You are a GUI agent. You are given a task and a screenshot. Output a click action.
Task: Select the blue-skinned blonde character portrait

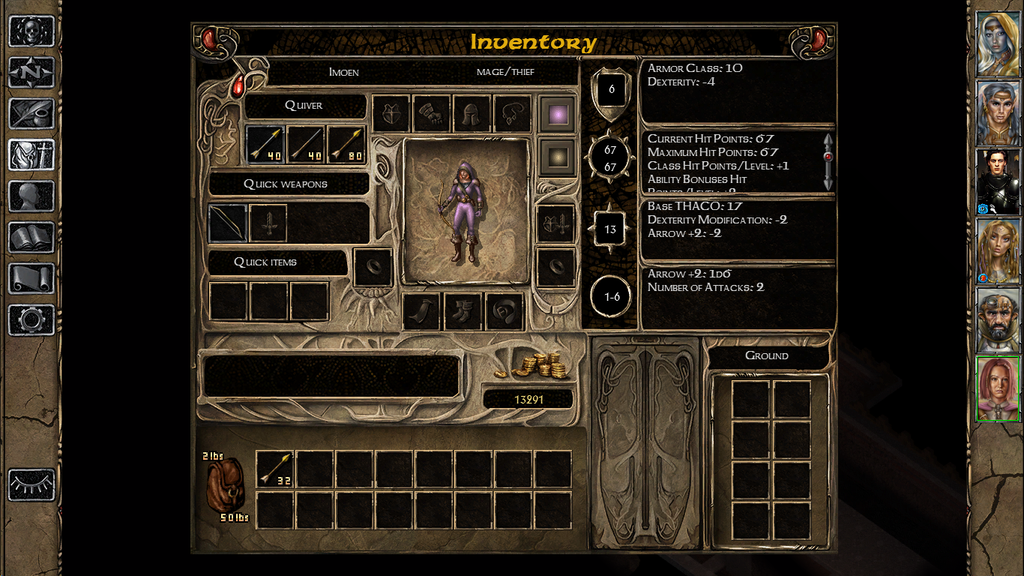pyautogui.click(x=998, y=43)
